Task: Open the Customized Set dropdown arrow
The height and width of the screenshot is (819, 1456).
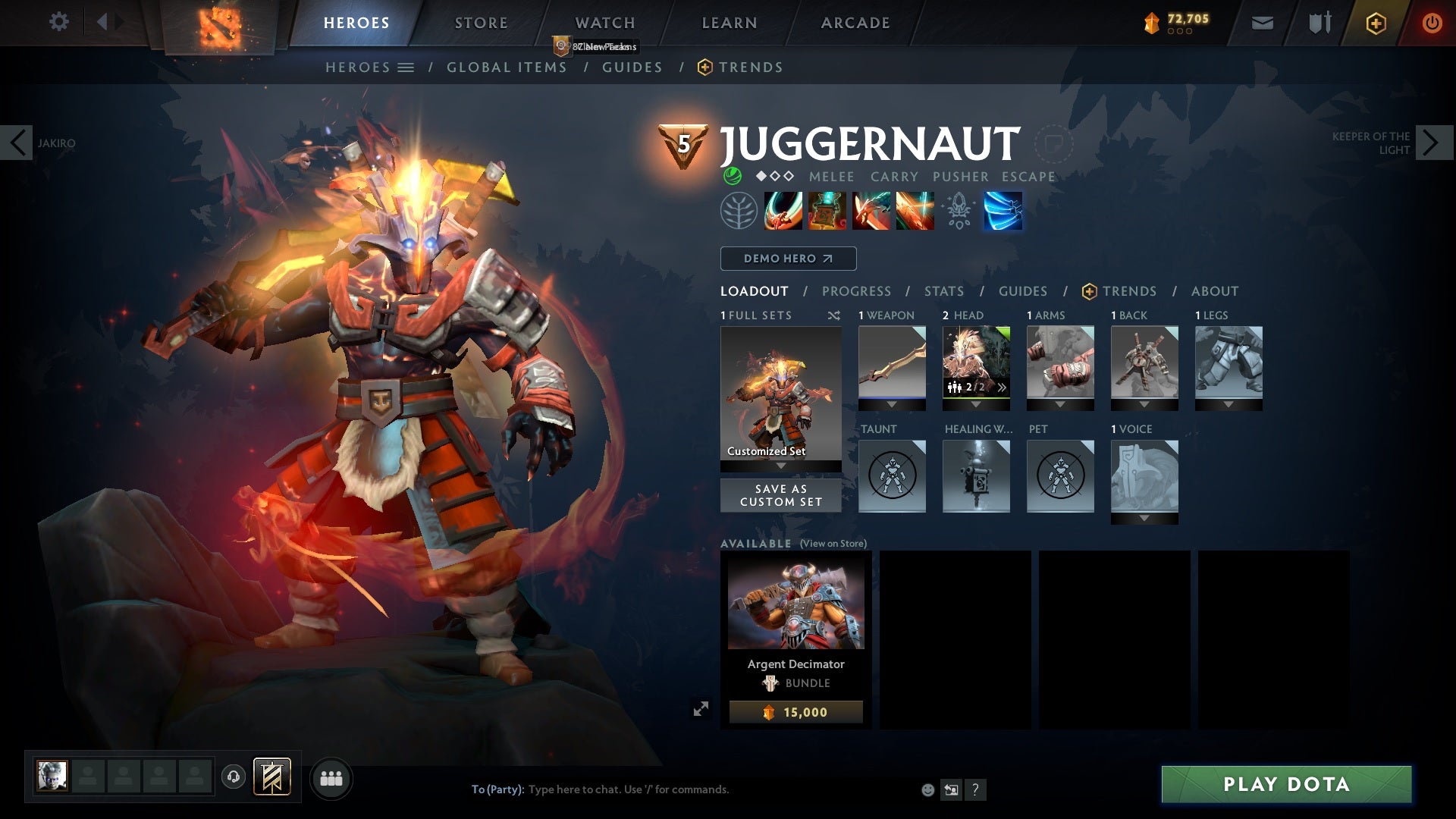Action: click(x=780, y=464)
